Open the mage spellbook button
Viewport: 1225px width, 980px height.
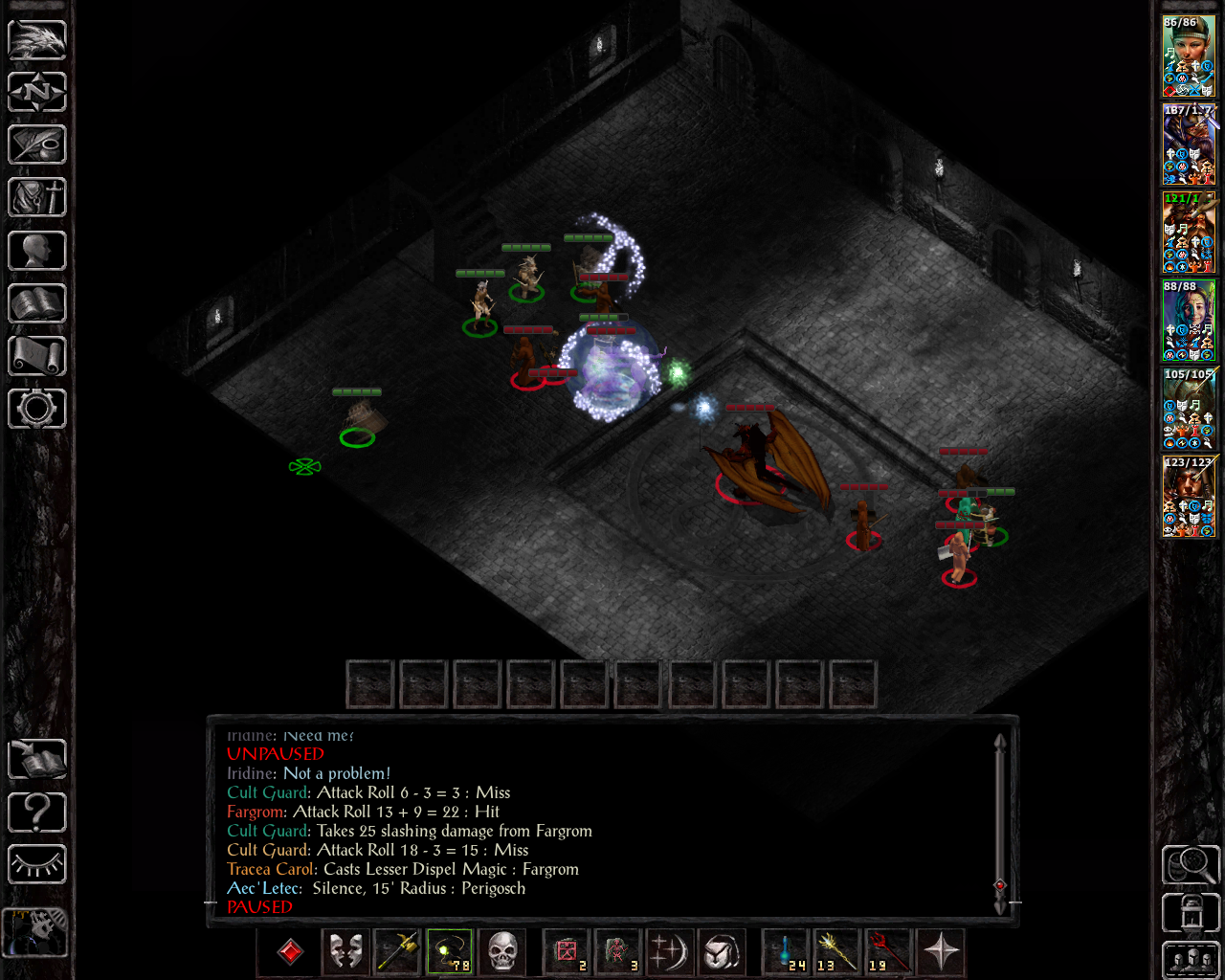click(x=37, y=303)
